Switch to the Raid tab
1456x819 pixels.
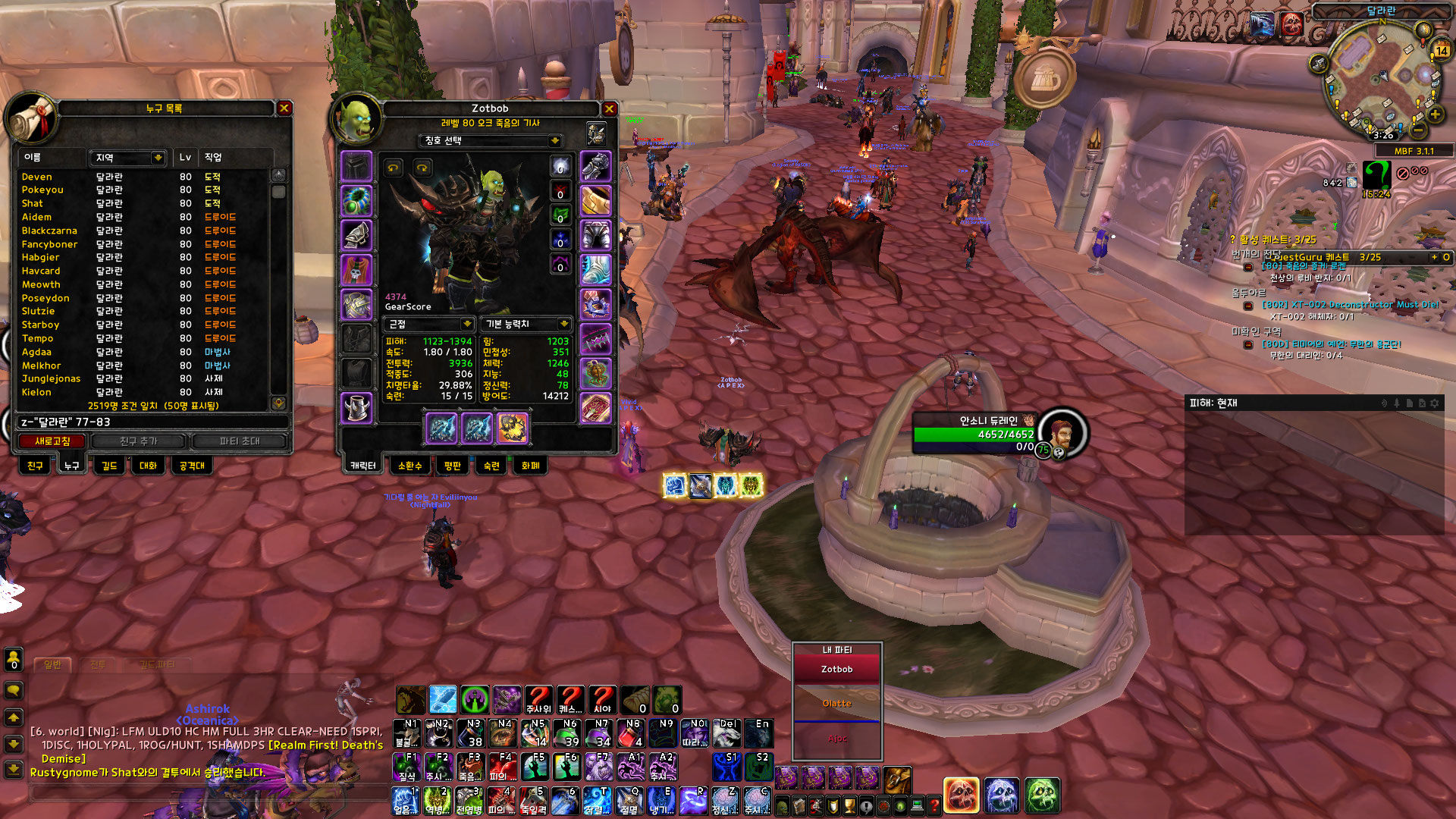[x=192, y=466]
